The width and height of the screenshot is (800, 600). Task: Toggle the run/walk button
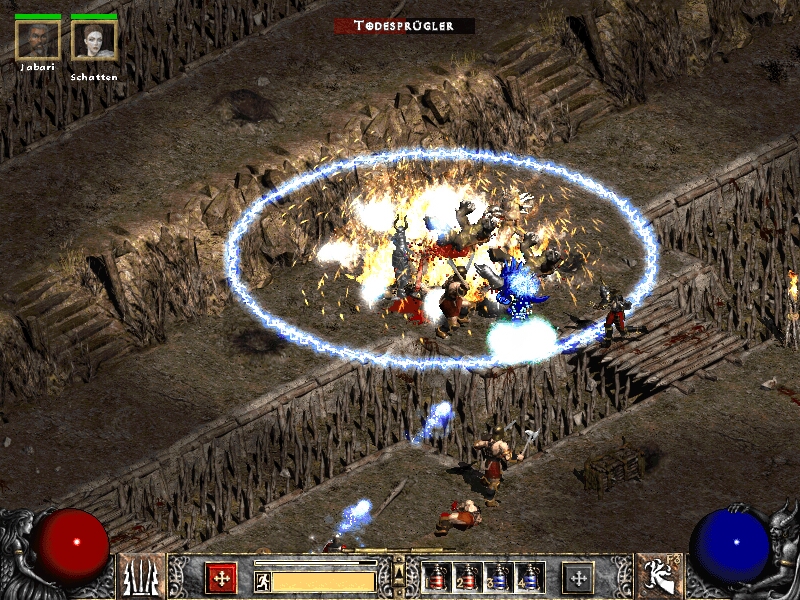[262, 581]
